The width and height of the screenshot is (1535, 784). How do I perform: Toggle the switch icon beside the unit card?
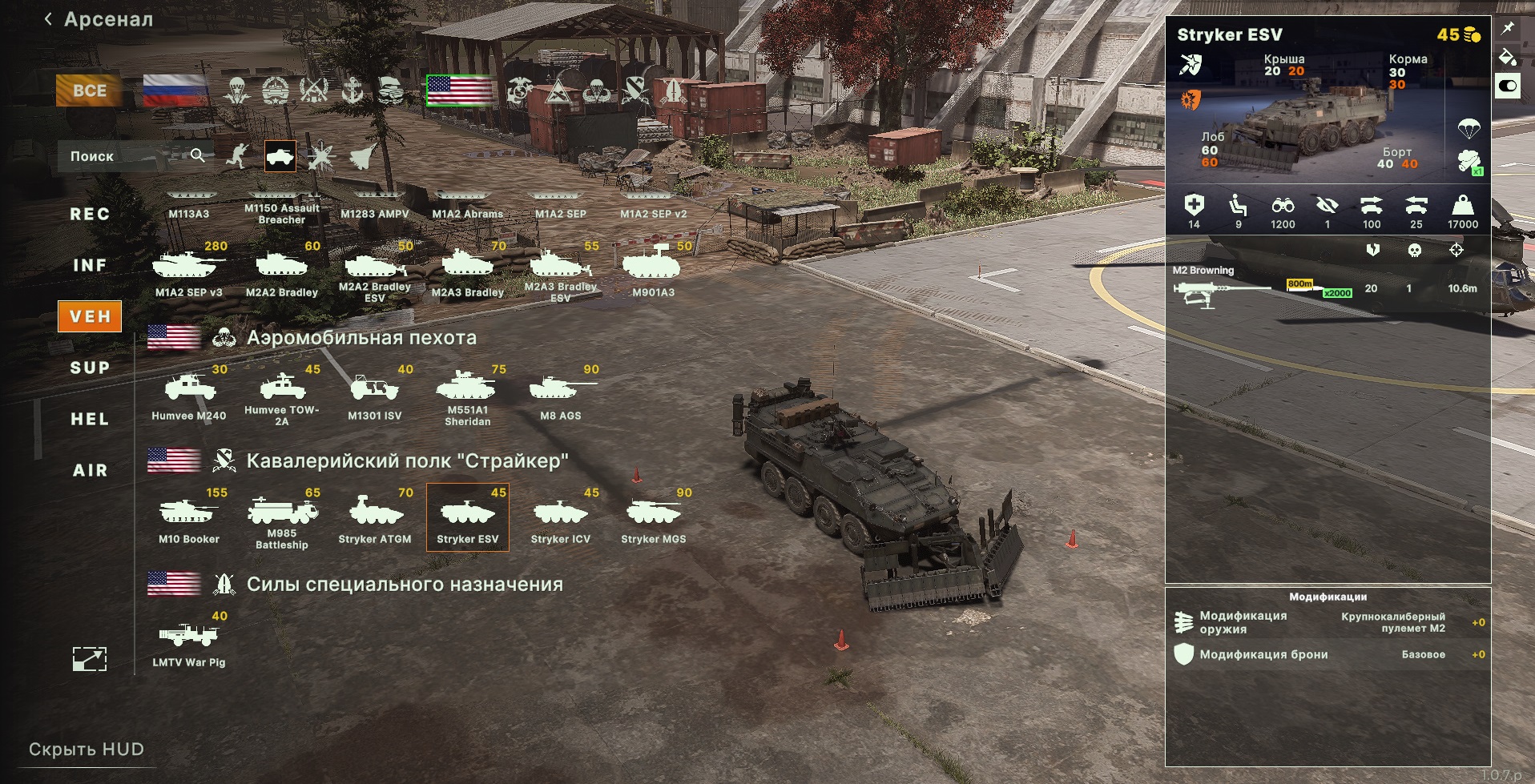pos(1507,86)
